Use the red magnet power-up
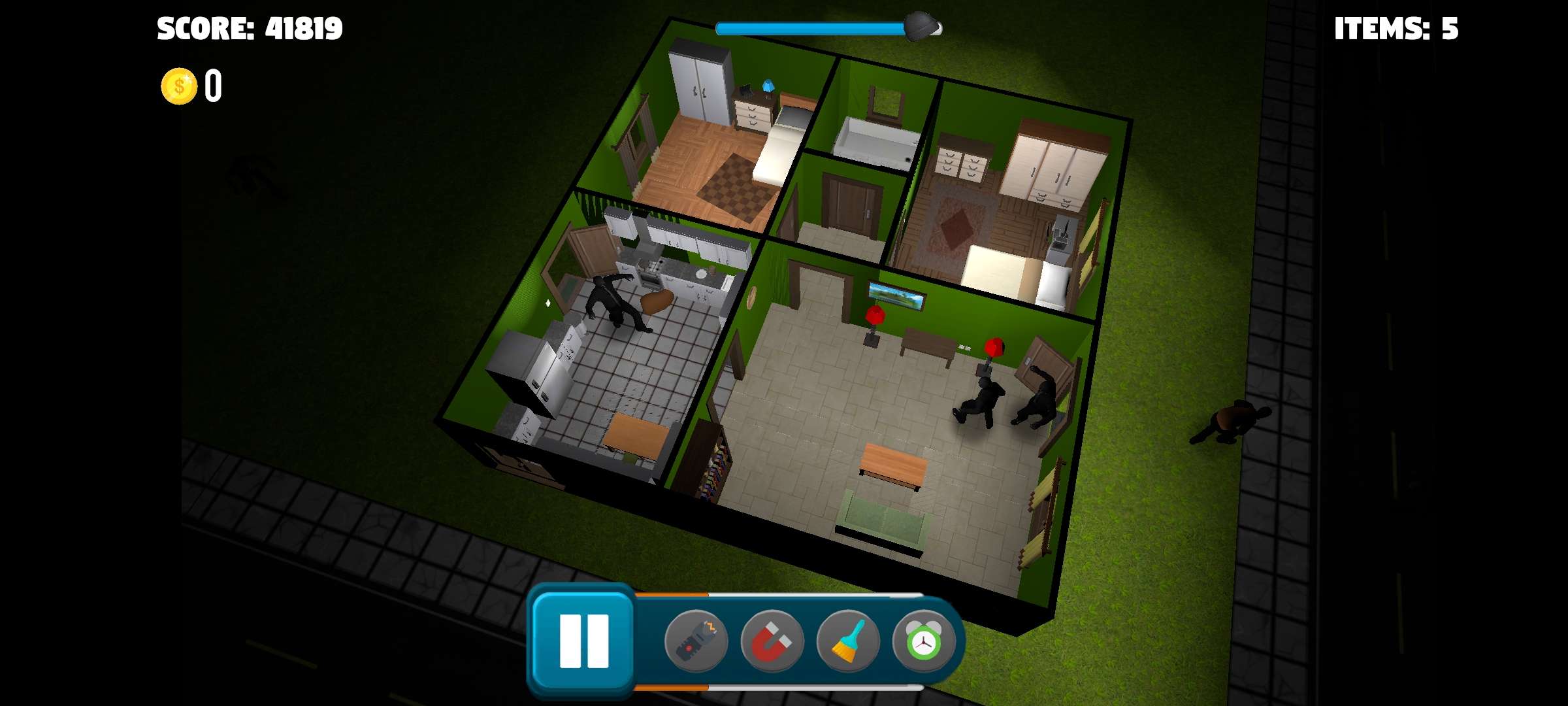Screen dimensions: 1568x706 772,641
